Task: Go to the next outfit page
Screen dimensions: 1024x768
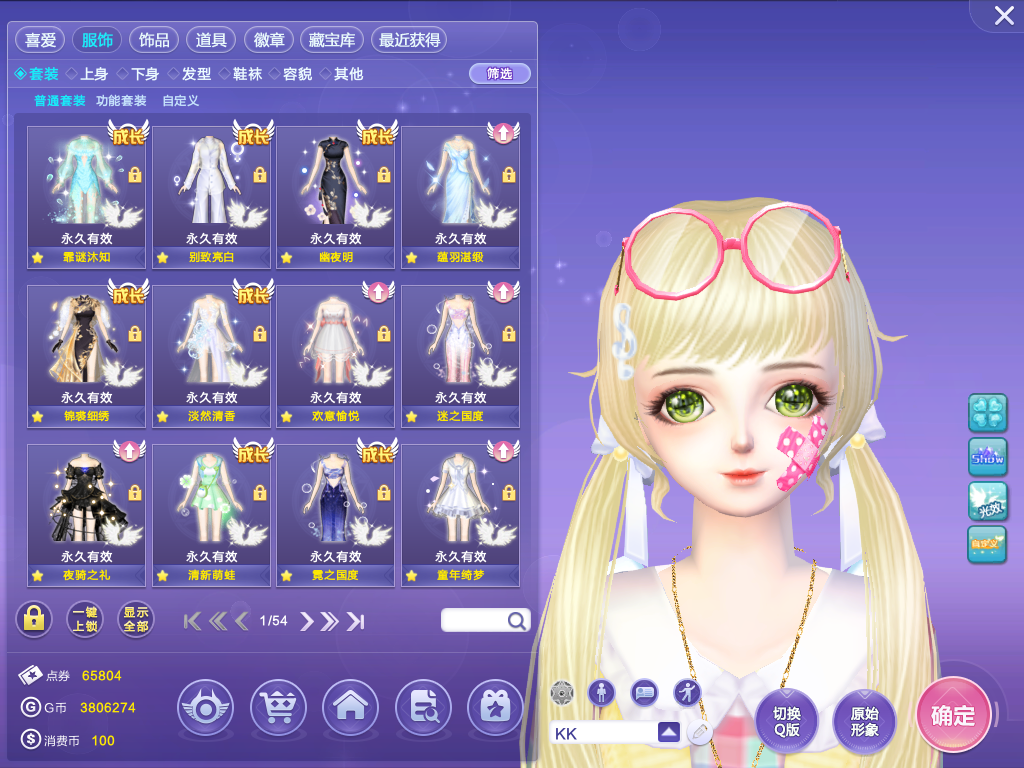Action: (307, 621)
